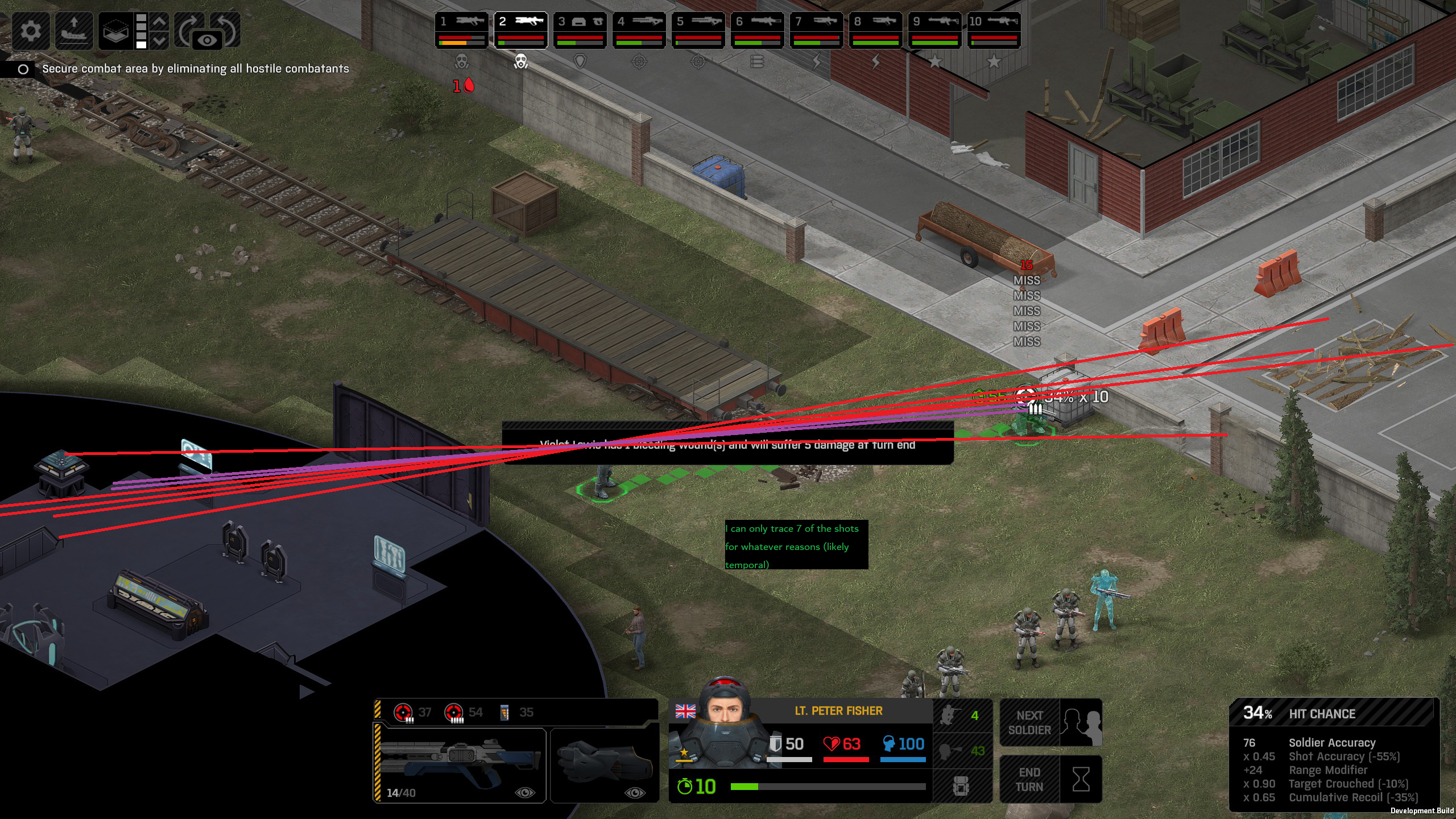Switch to soldier 6 in squad bar
This screenshot has height=819, width=1456.
point(757,30)
